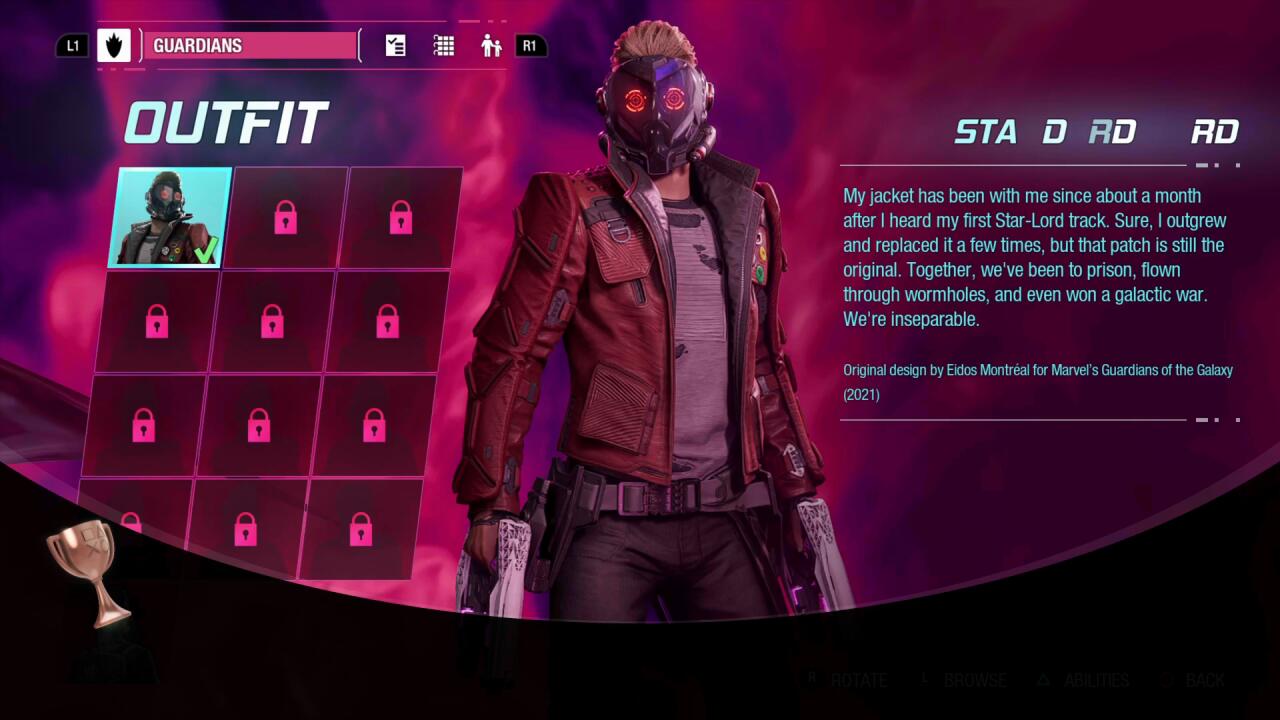Image resolution: width=1280 pixels, height=720 pixels.
Task: Switch to the adult-and-child figures tab
Action: coord(490,46)
